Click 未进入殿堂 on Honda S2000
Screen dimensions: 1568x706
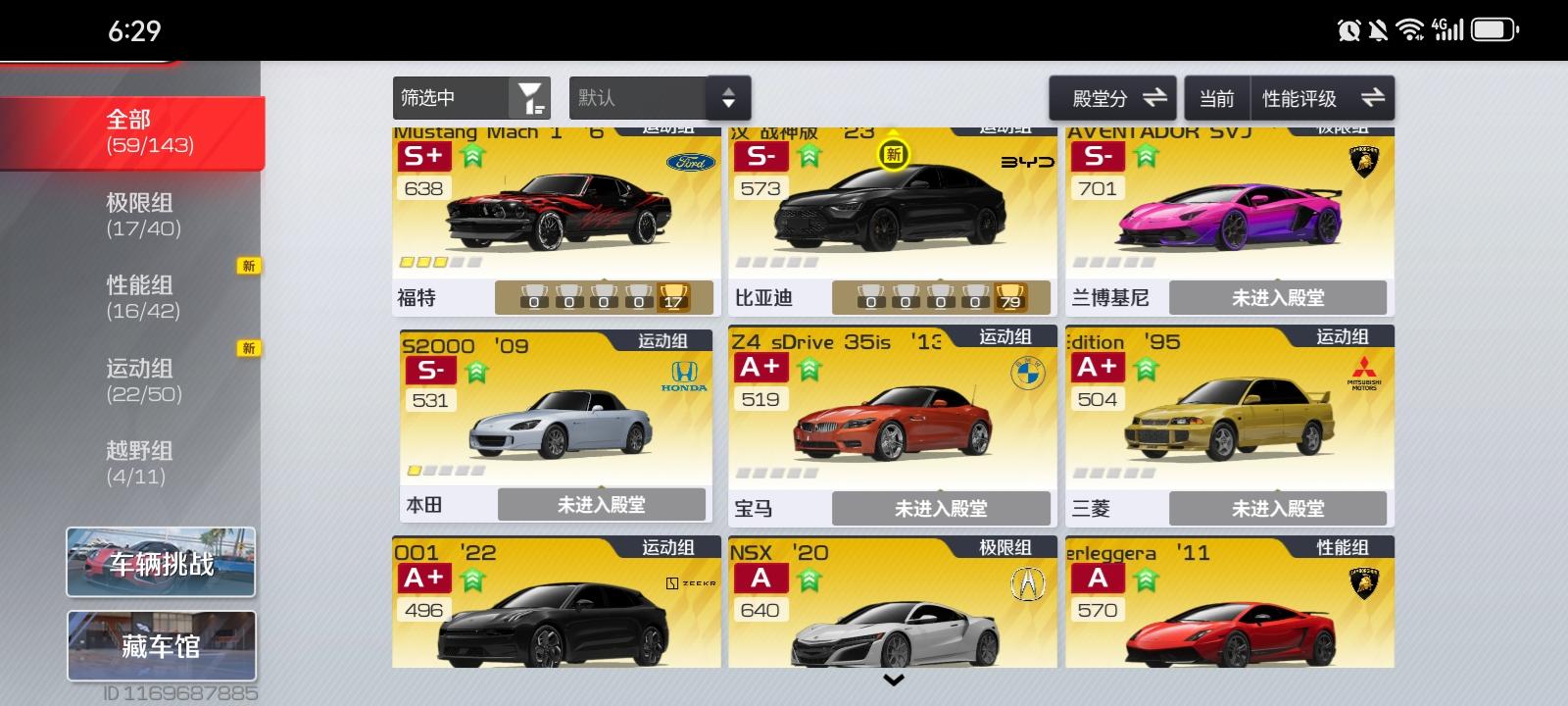coord(601,504)
